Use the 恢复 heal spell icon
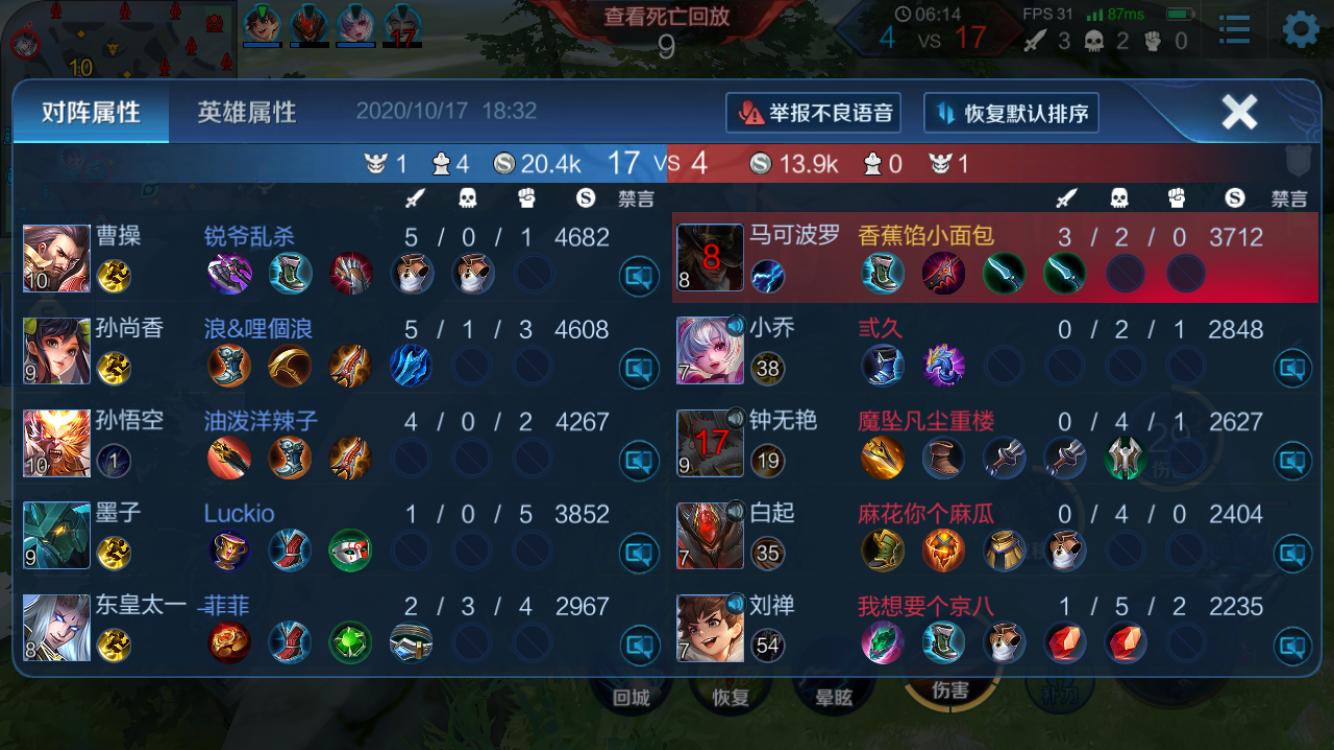The height and width of the screenshot is (750, 1334). (x=731, y=698)
